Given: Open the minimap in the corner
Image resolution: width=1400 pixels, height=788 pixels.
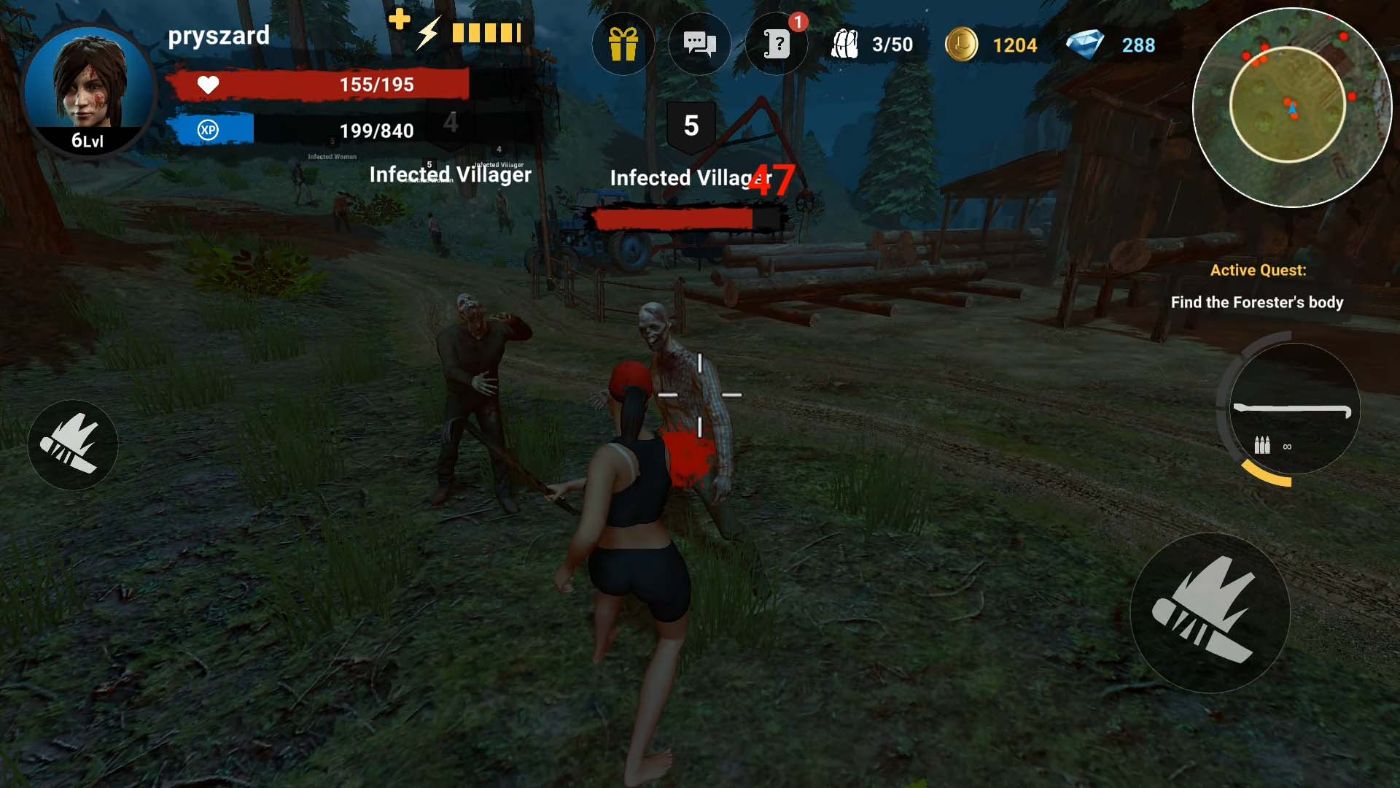Looking at the screenshot, I should [x=1292, y=105].
